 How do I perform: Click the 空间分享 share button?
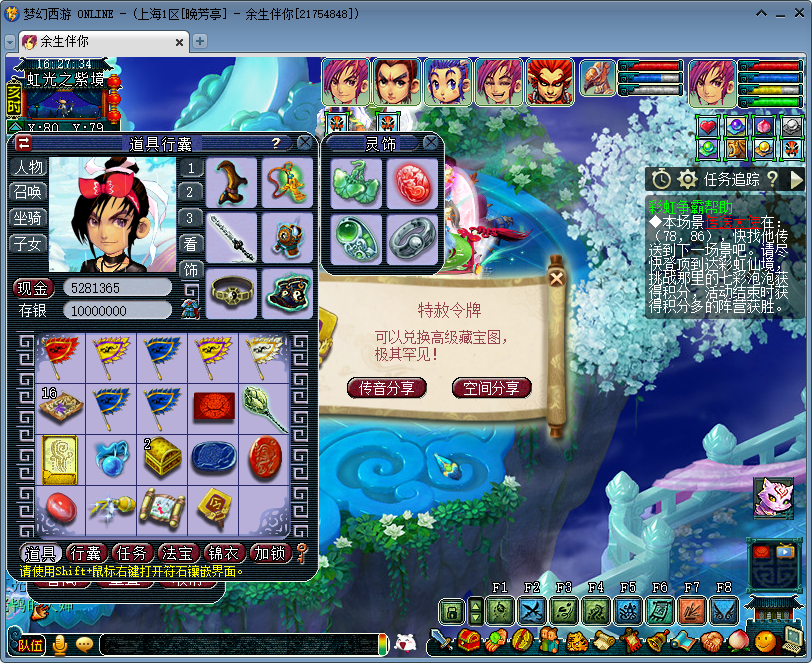pos(491,388)
